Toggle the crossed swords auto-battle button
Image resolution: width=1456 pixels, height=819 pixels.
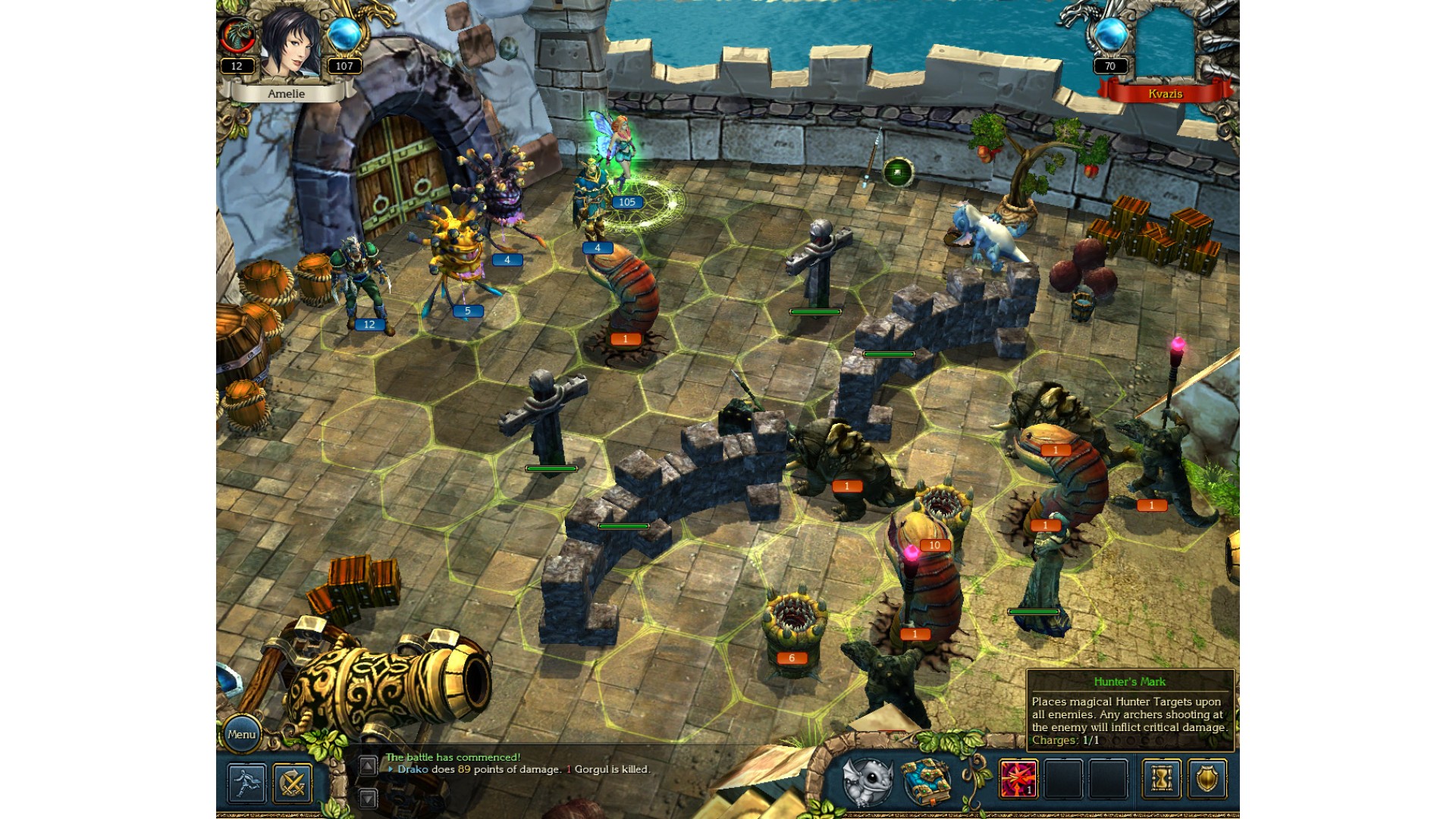point(293,782)
